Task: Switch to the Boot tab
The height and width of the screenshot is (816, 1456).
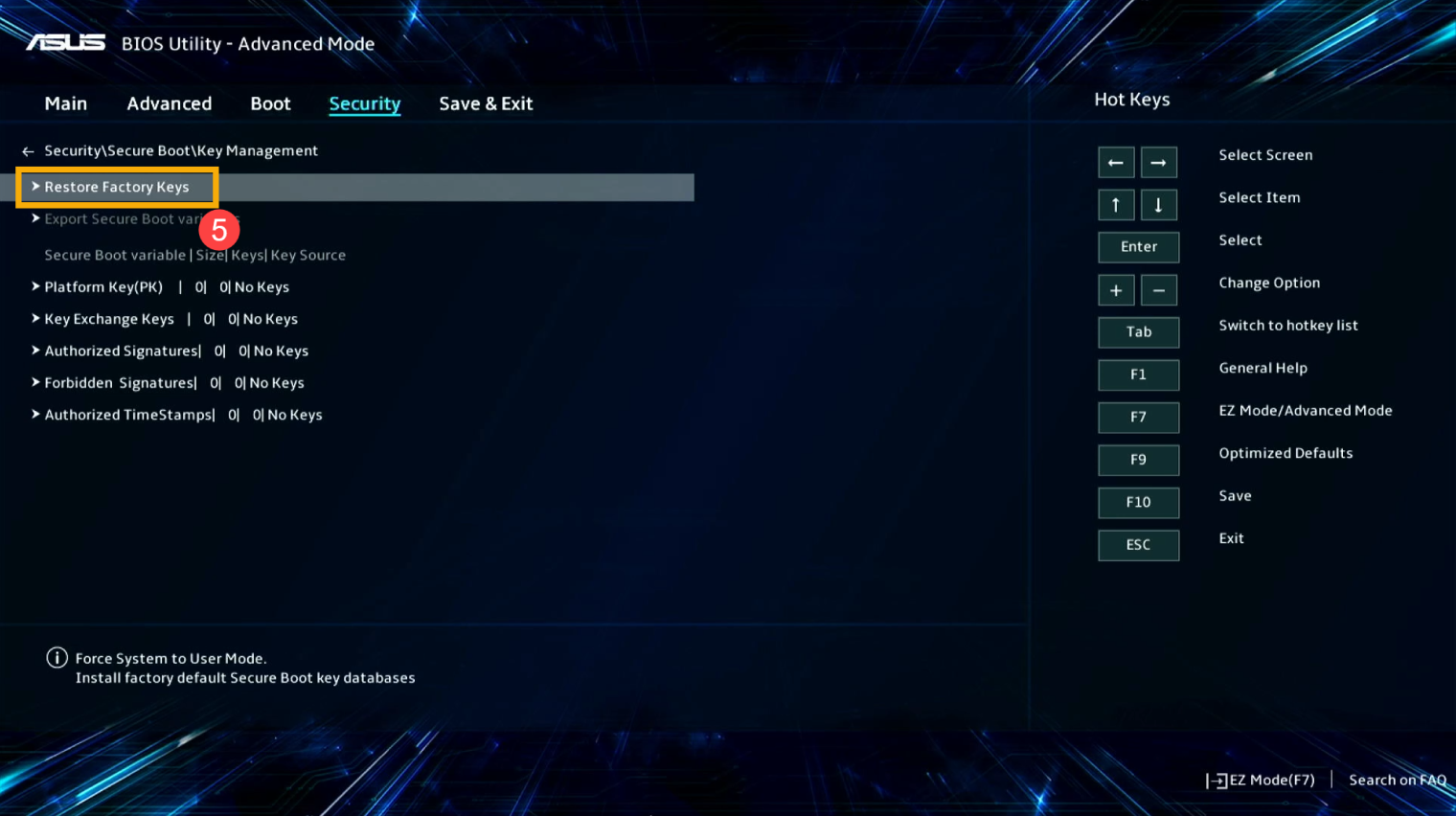Action: pyautogui.click(x=270, y=103)
